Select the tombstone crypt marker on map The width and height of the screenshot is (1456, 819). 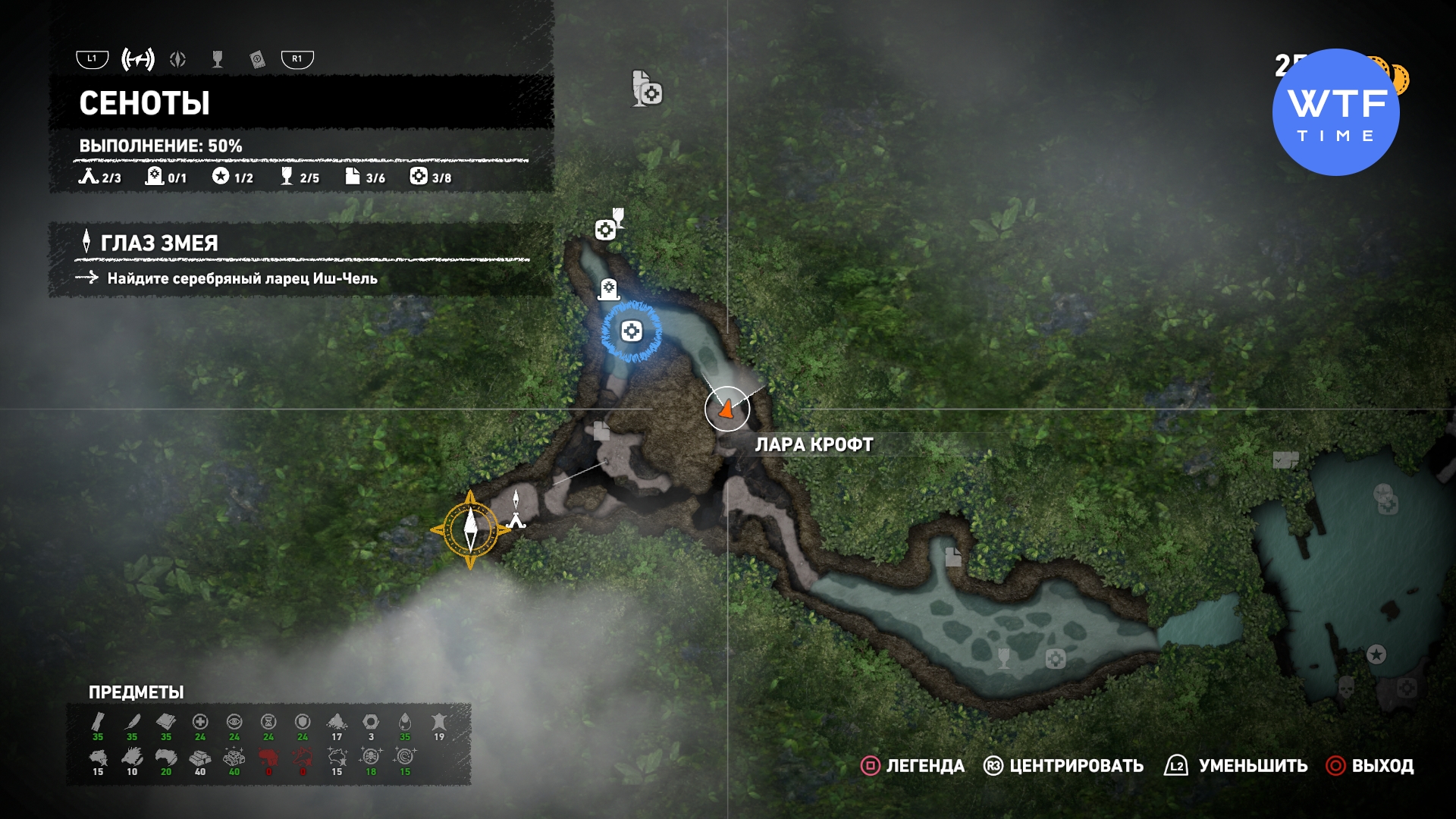(609, 288)
